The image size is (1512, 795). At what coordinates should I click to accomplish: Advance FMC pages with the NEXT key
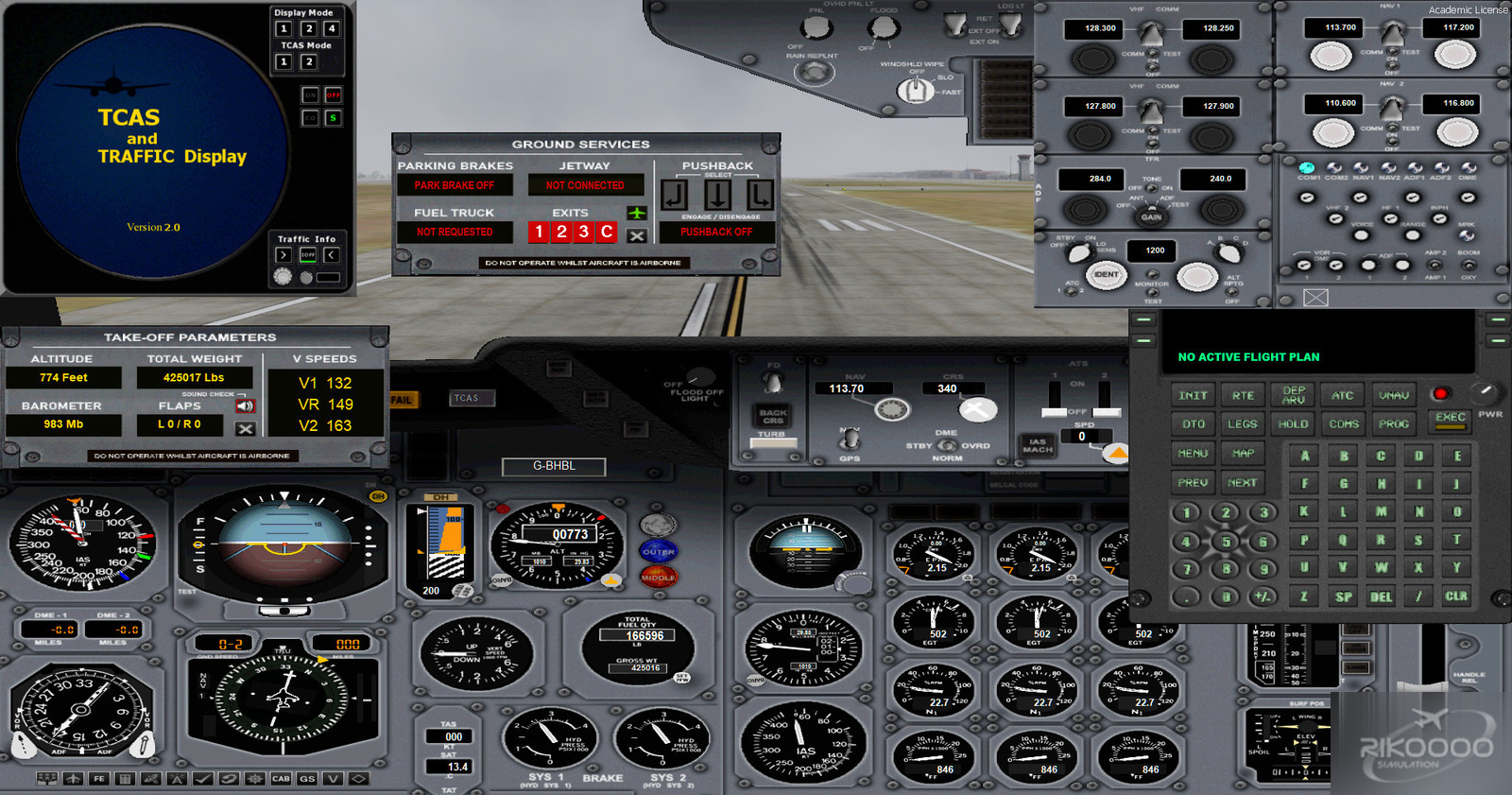(x=1242, y=482)
